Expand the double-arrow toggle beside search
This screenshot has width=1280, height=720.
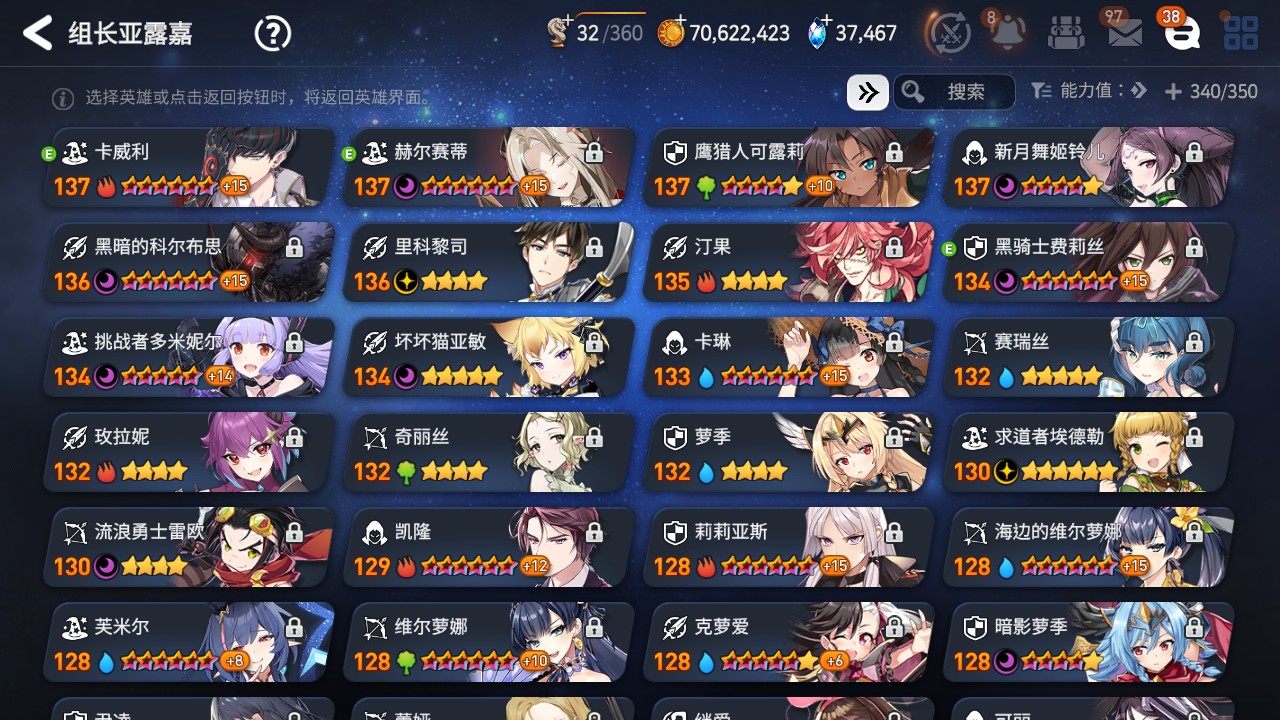point(867,92)
